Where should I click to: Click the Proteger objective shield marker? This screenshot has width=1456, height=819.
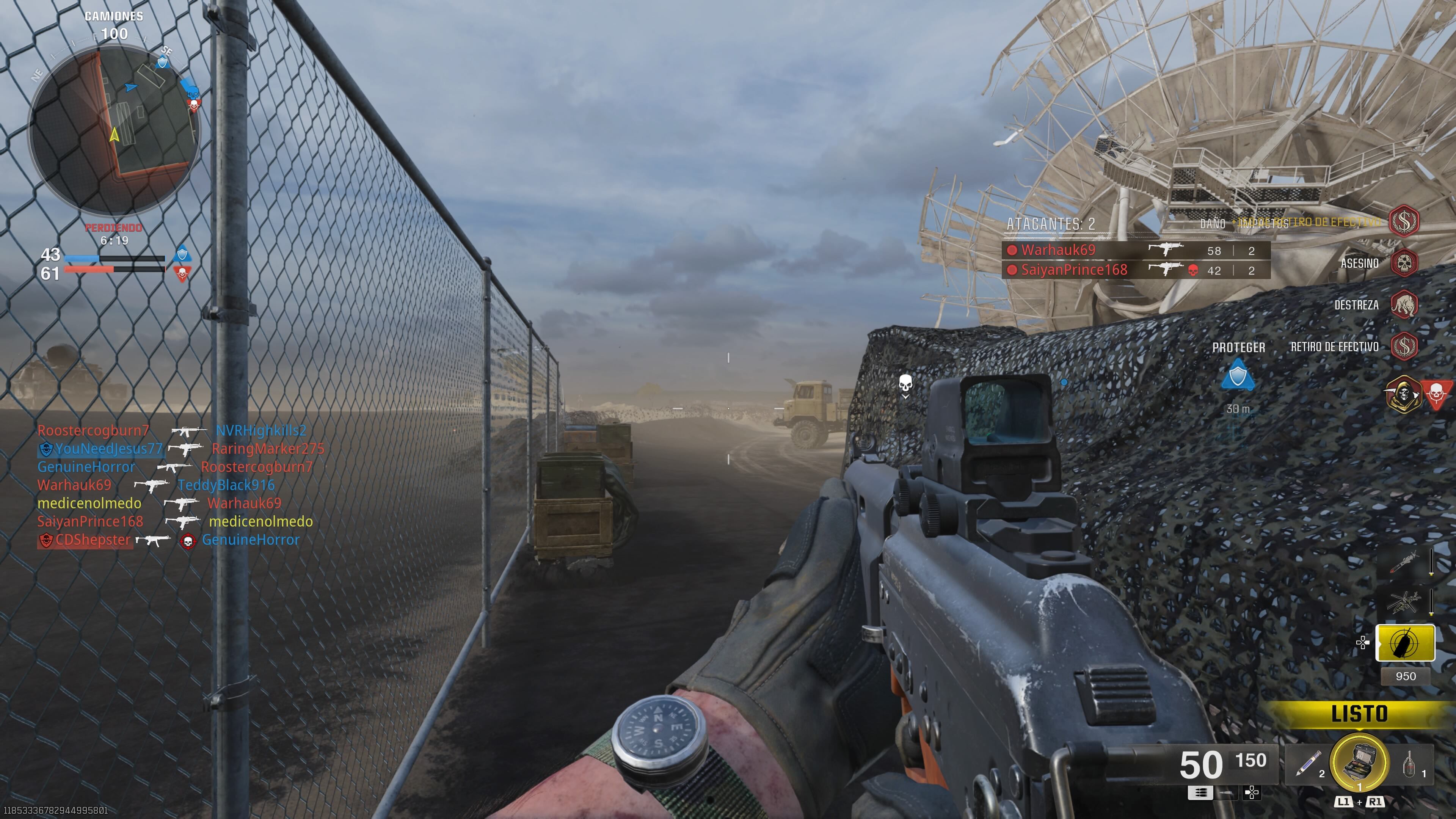[x=1238, y=375]
